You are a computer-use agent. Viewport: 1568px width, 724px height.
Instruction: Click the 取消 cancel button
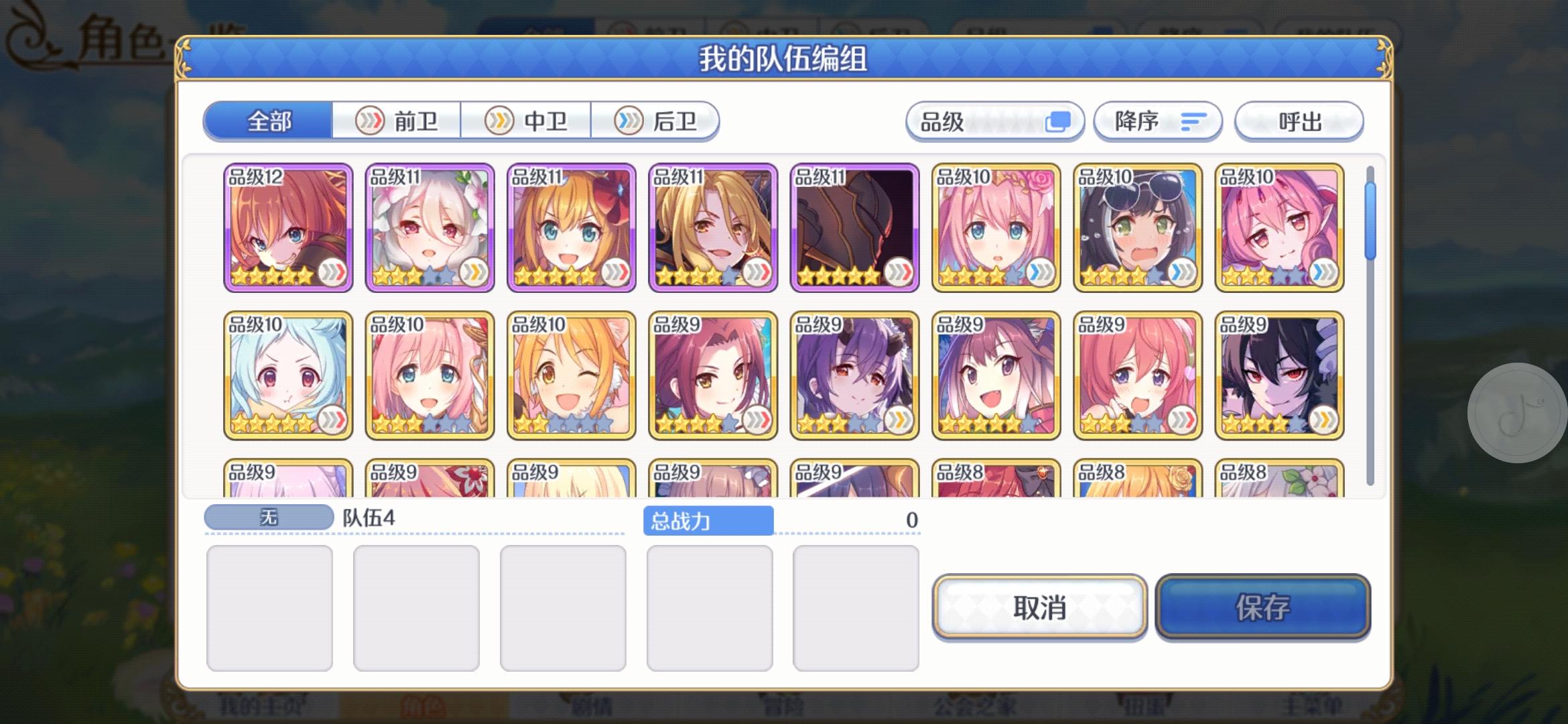1039,609
